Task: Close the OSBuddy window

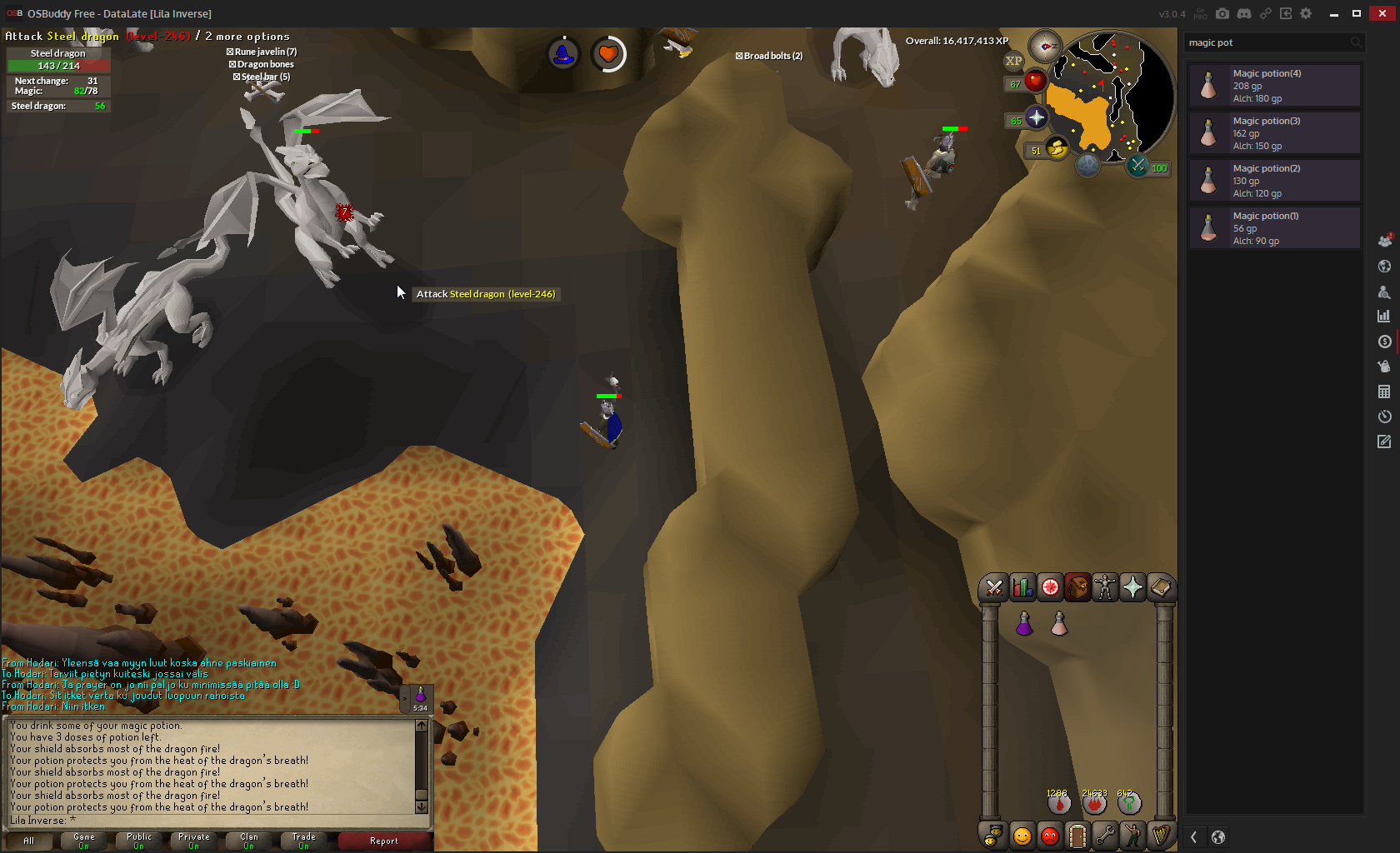Action: [x=1382, y=13]
